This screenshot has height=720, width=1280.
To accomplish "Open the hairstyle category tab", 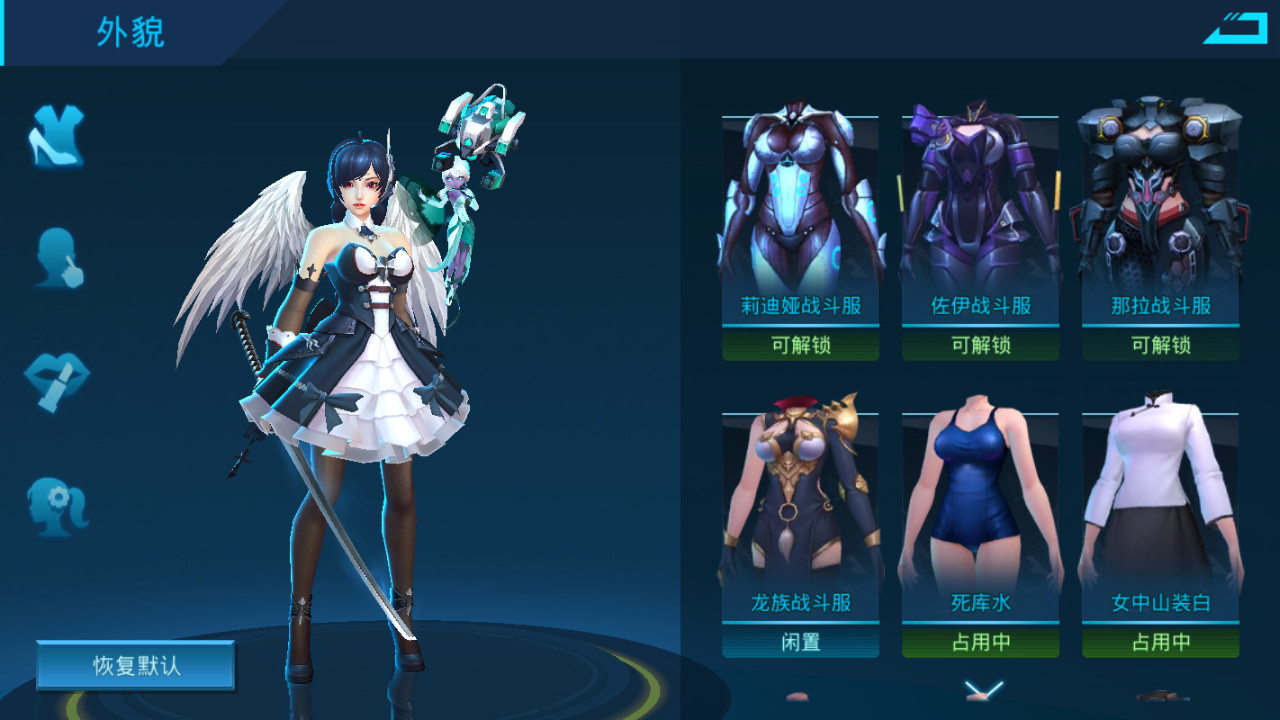I will pos(57,505).
